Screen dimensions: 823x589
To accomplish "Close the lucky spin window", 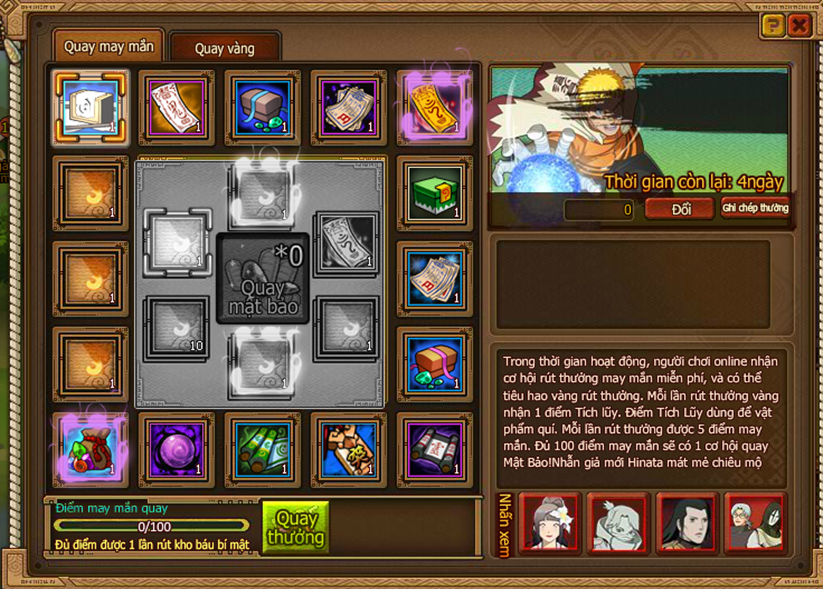I will [x=799, y=27].
